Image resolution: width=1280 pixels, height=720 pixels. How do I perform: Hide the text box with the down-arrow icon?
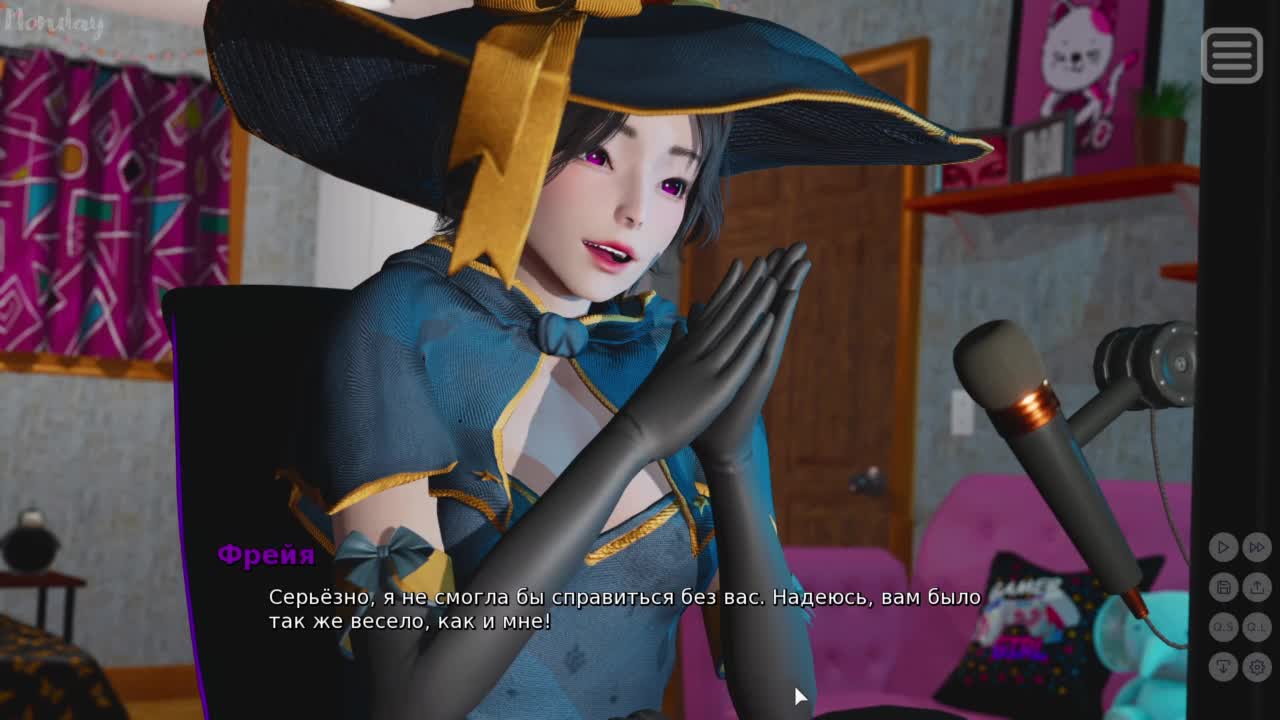click(1223, 666)
